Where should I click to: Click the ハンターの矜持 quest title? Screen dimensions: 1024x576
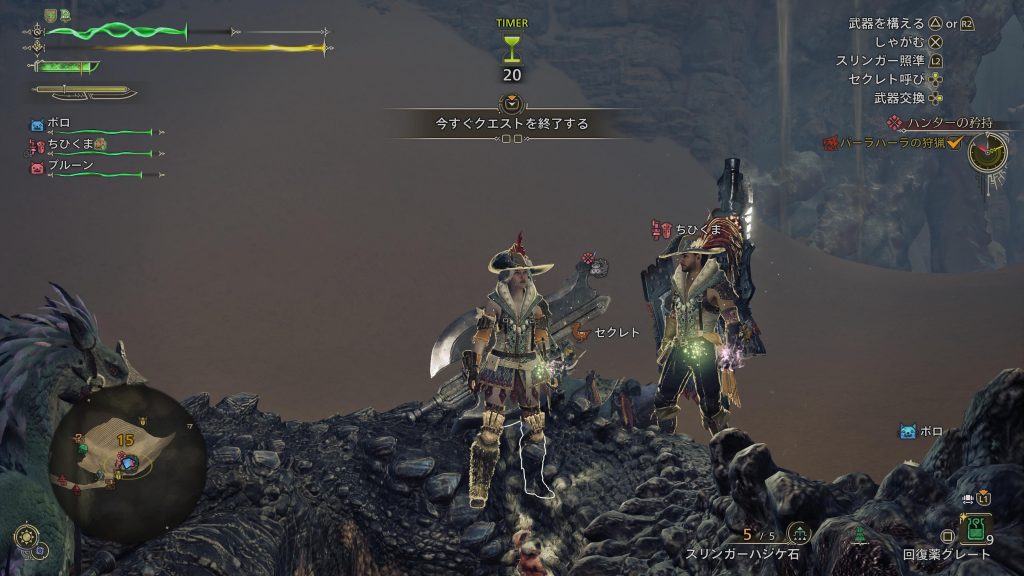[949, 123]
